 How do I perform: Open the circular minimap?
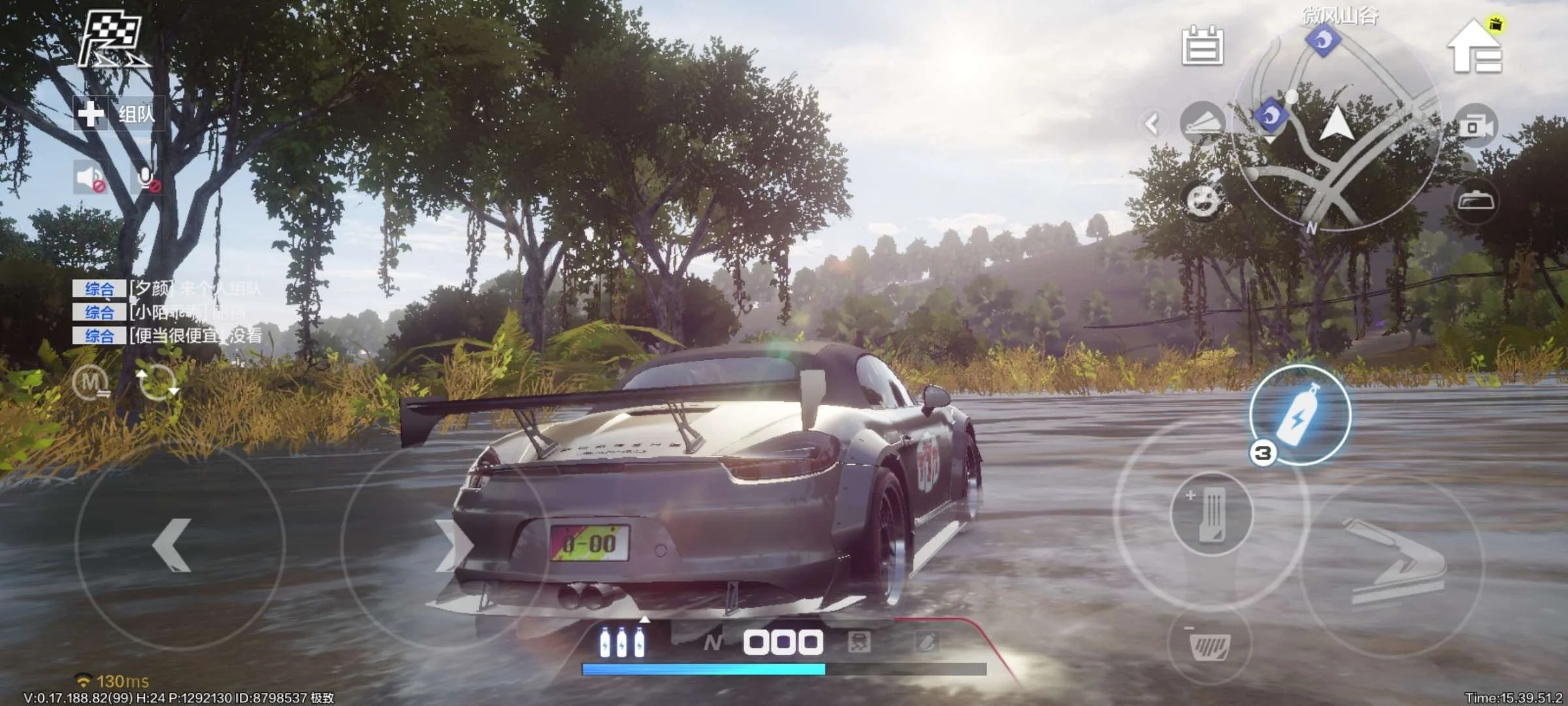(1335, 127)
